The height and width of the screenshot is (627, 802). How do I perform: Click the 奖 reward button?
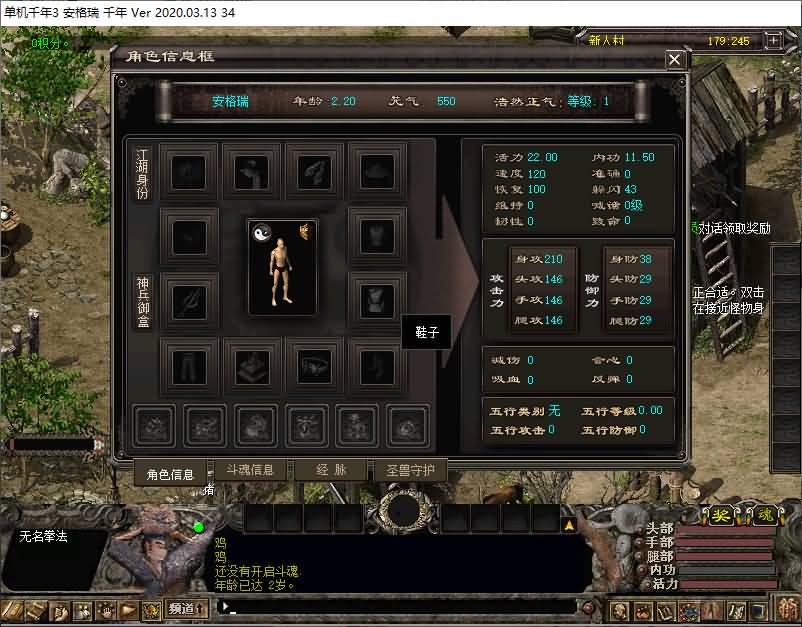pyautogui.click(x=721, y=515)
